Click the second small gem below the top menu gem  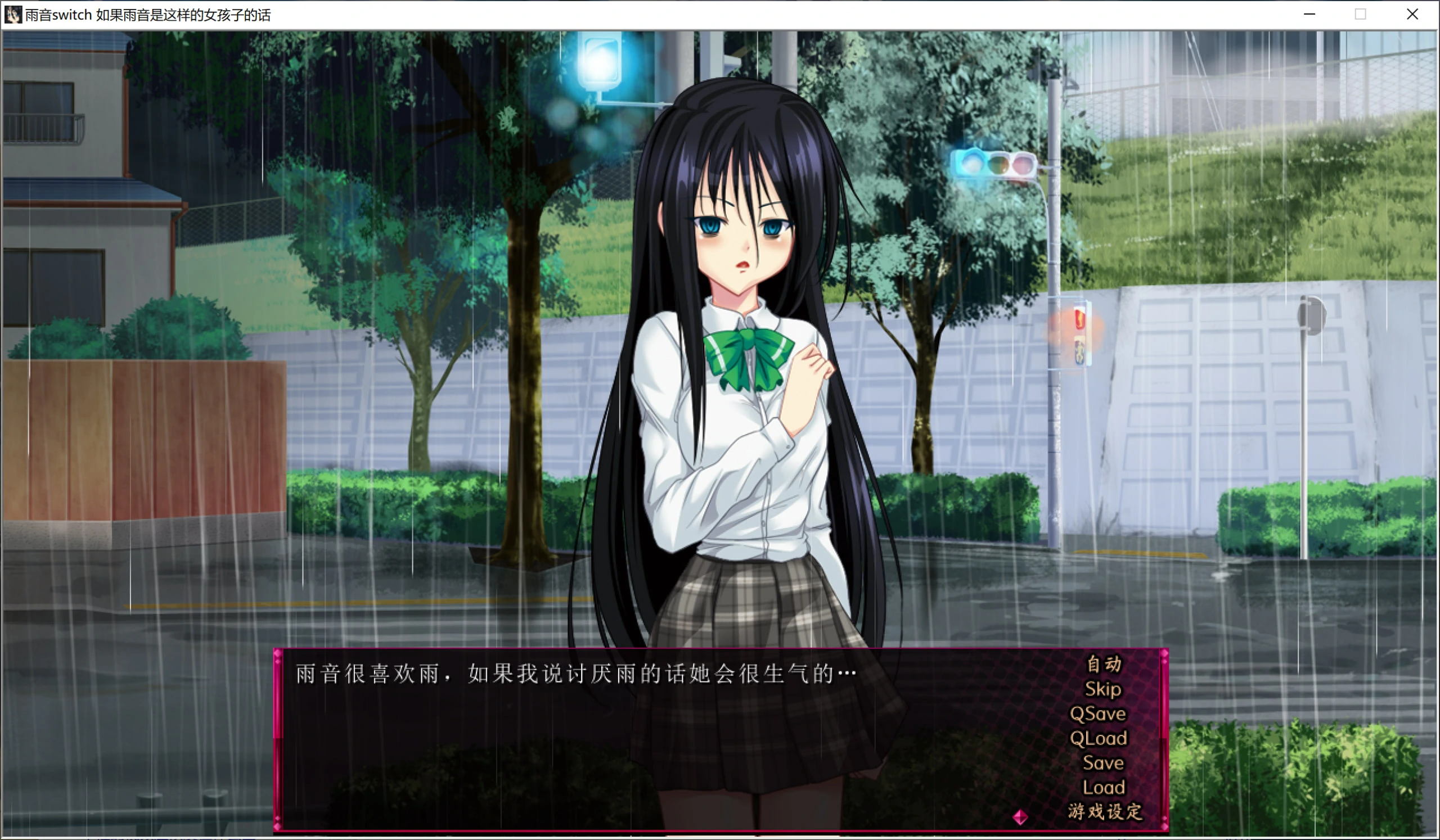pos(1164,662)
